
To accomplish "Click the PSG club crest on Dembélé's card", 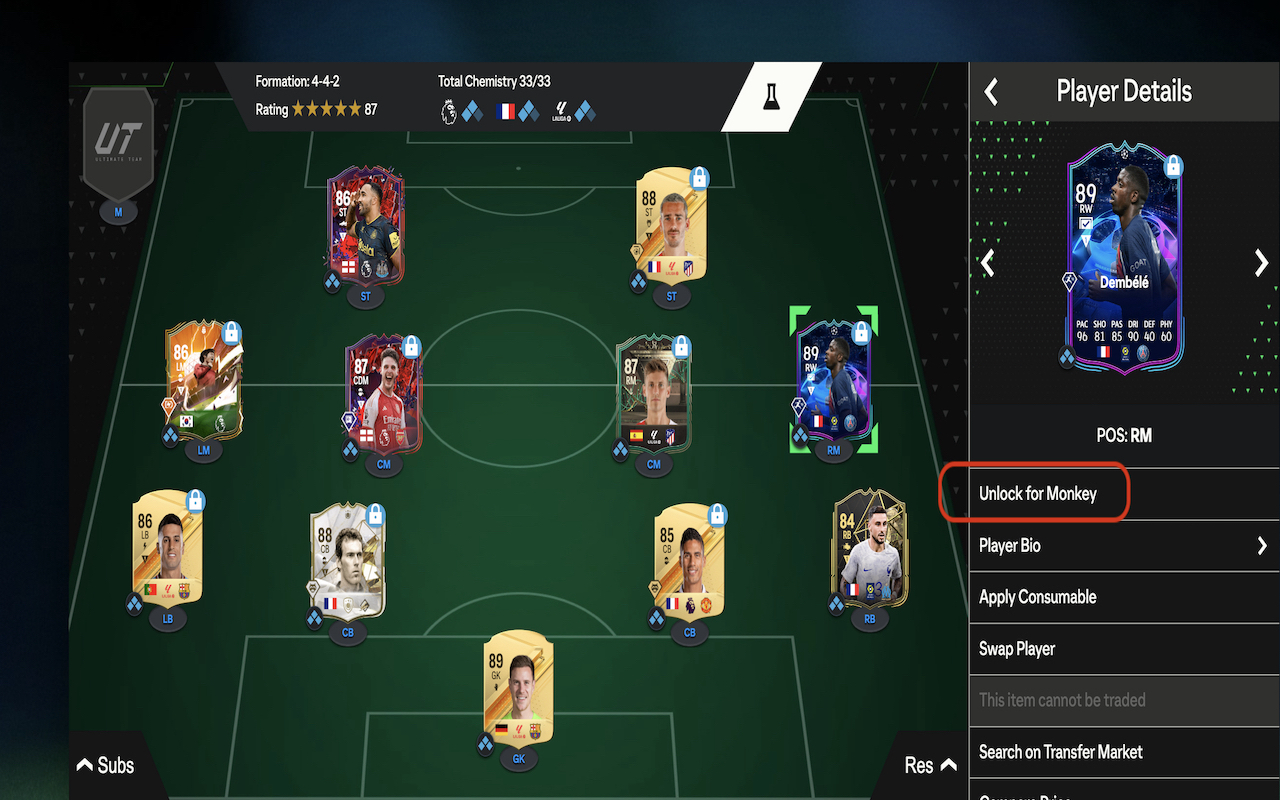I will (1144, 354).
